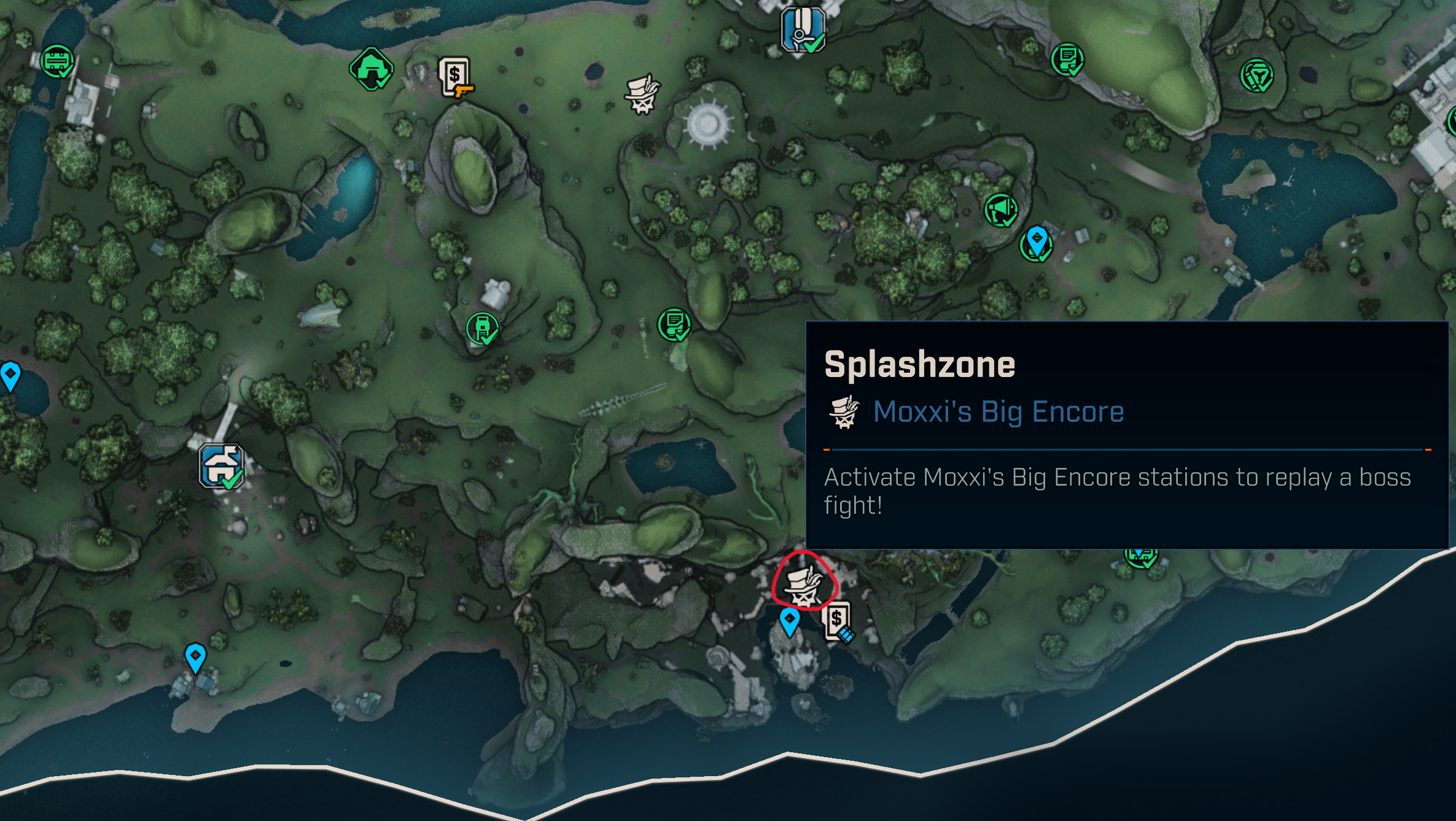
Task: Click the green megaphone map marker
Action: (1000, 210)
